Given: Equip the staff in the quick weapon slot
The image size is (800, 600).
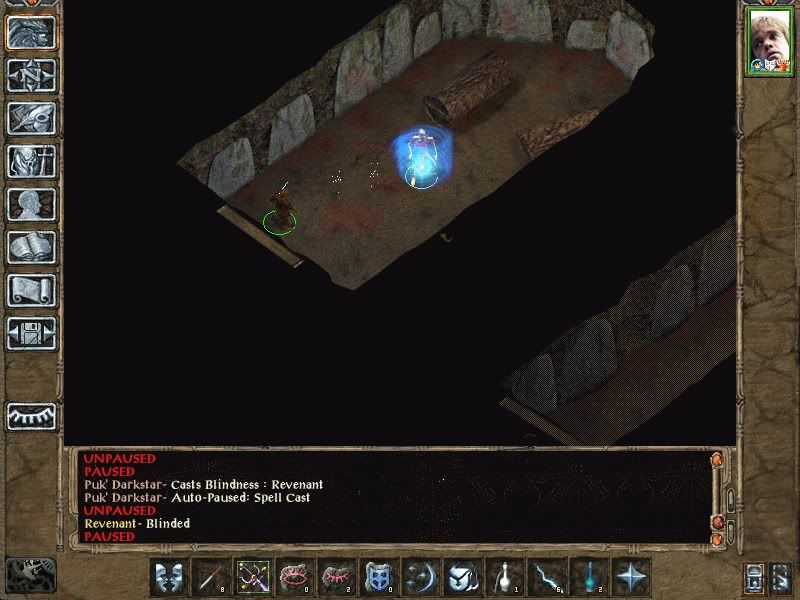Looking at the screenshot, I should click(x=211, y=577).
